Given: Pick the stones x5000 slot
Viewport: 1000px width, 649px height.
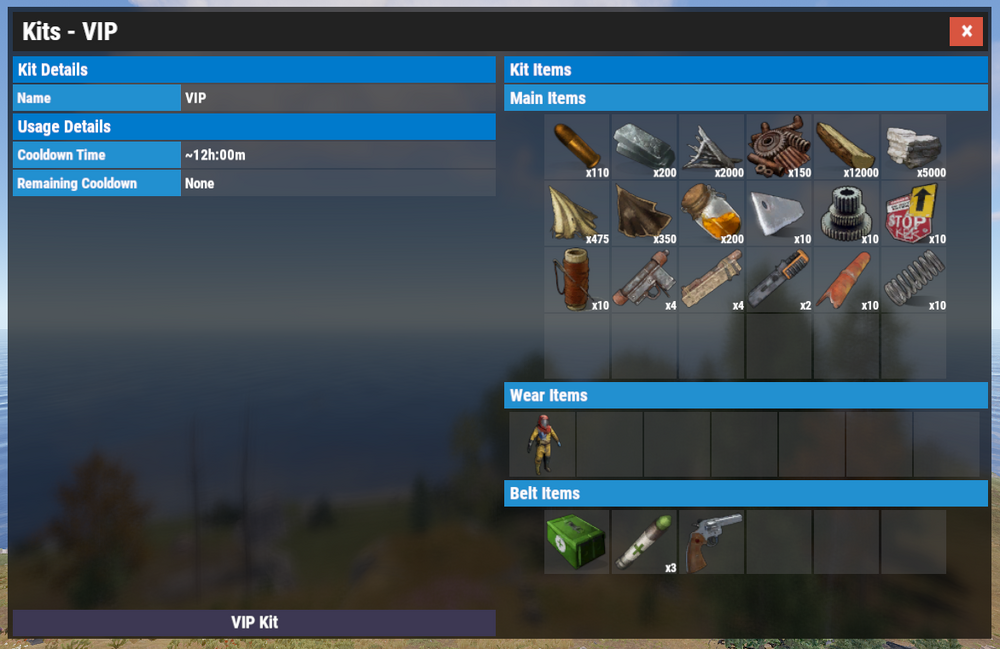Looking at the screenshot, I should [x=913, y=146].
